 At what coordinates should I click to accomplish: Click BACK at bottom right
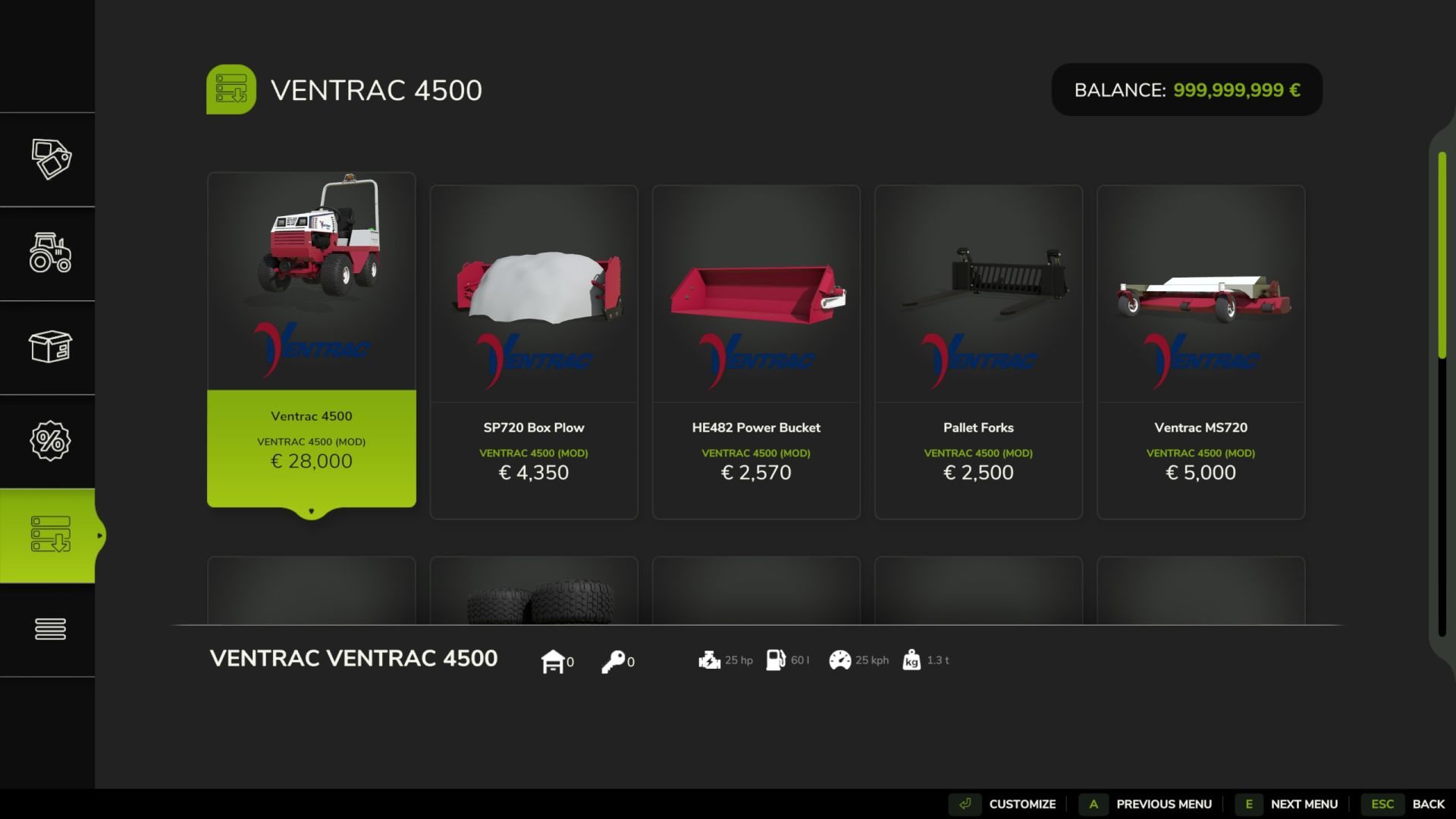point(1429,804)
